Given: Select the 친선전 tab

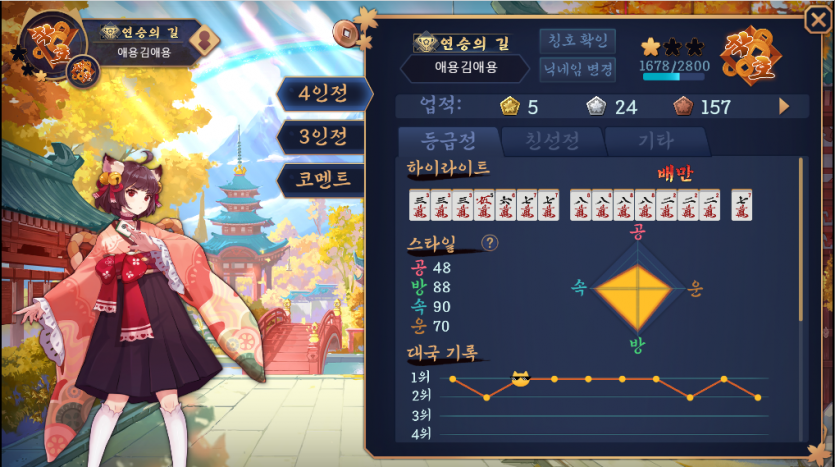Looking at the screenshot, I should click(x=551, y=141).
